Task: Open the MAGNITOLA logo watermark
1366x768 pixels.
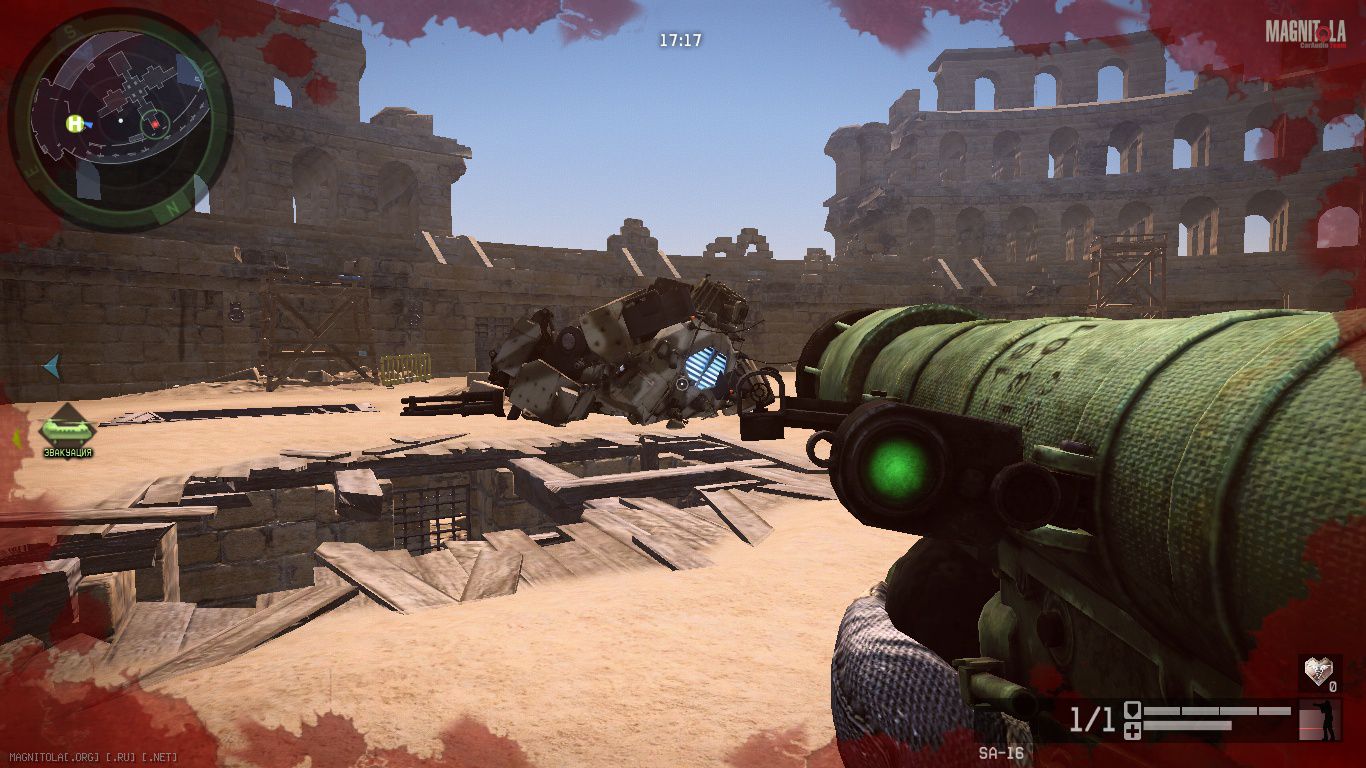Action: pos(1304,34)
